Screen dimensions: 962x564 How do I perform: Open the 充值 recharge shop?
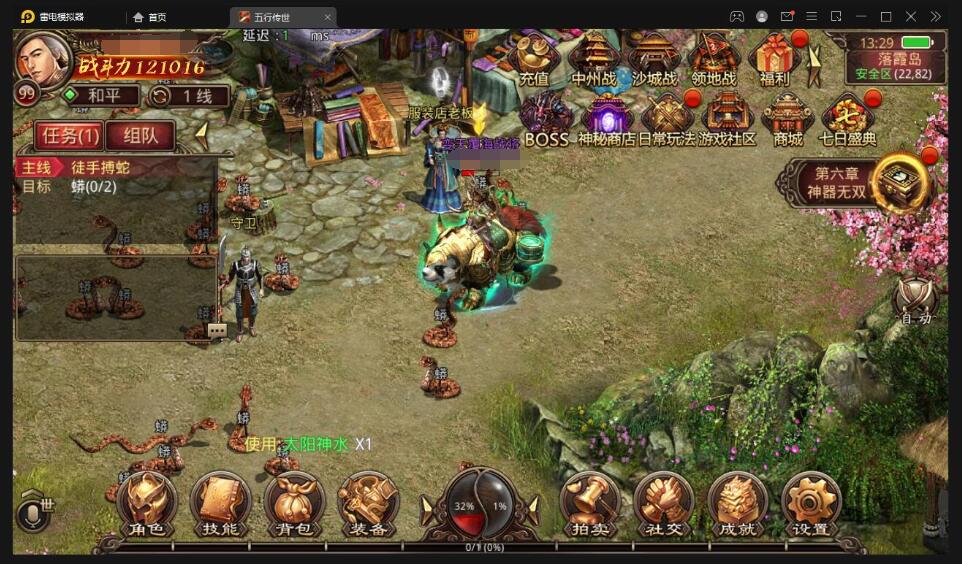click(x=535, y=58)
